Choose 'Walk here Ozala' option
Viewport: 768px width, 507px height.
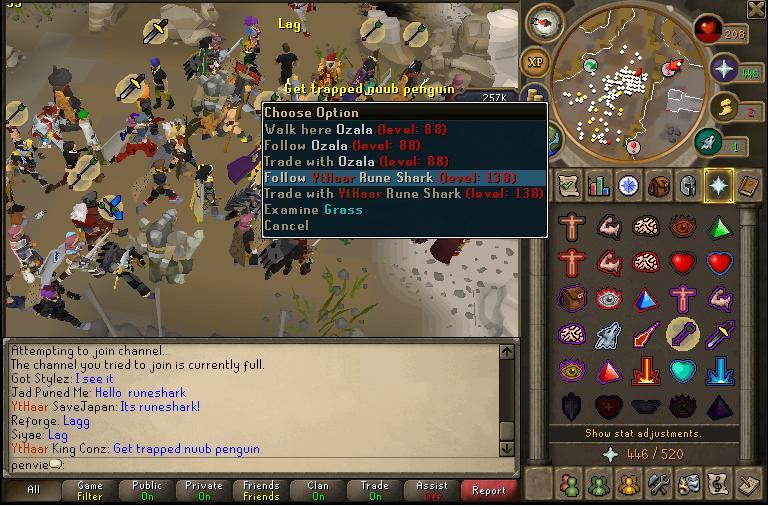tap(355, 129)
